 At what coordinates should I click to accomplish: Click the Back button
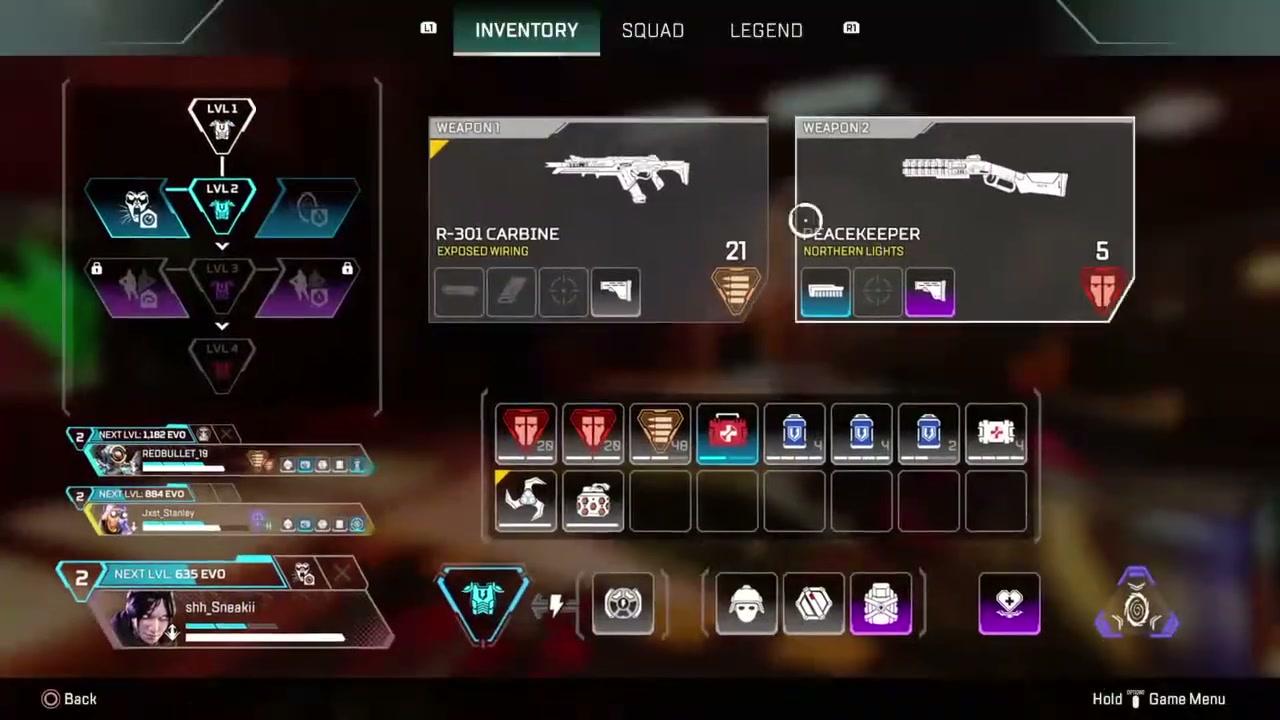click(x=70, y=699)
